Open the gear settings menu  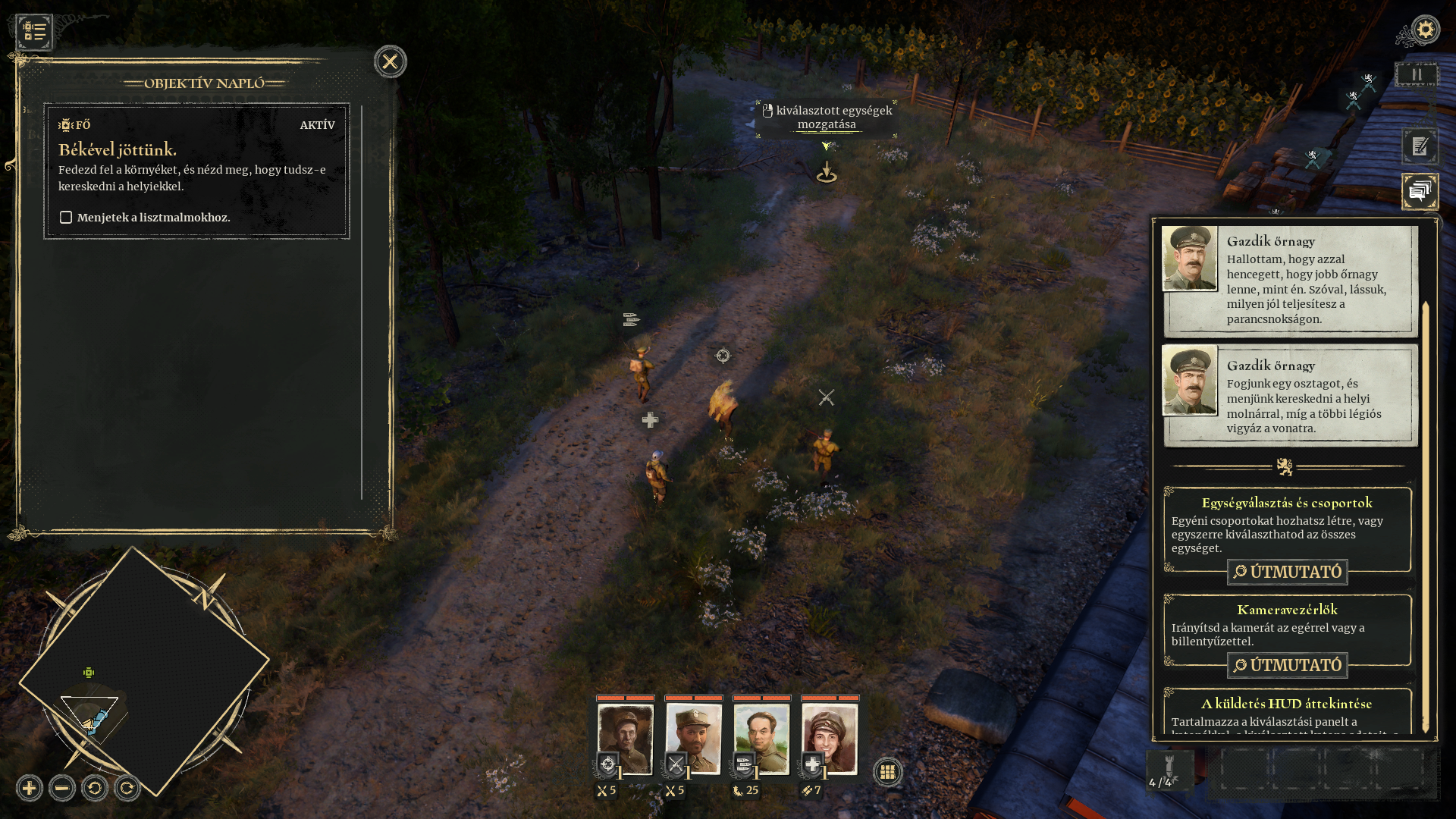1425,30
